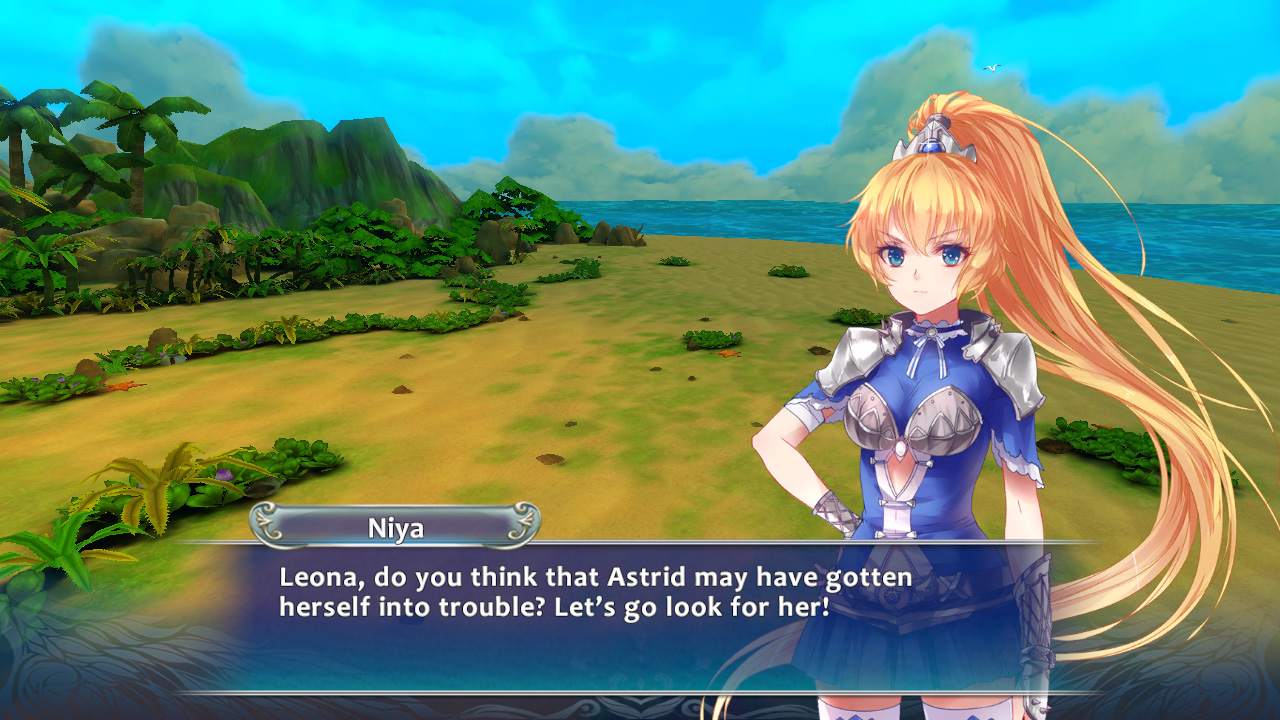
Task: Click the white bird in the sky
Action: [x=992, y=68]
